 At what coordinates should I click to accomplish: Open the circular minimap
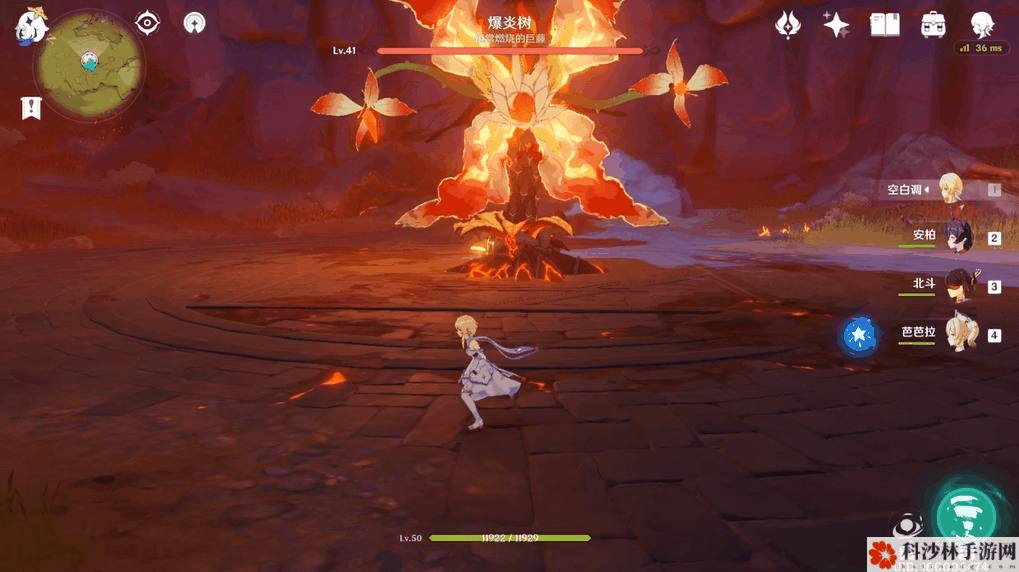(88, 65)
